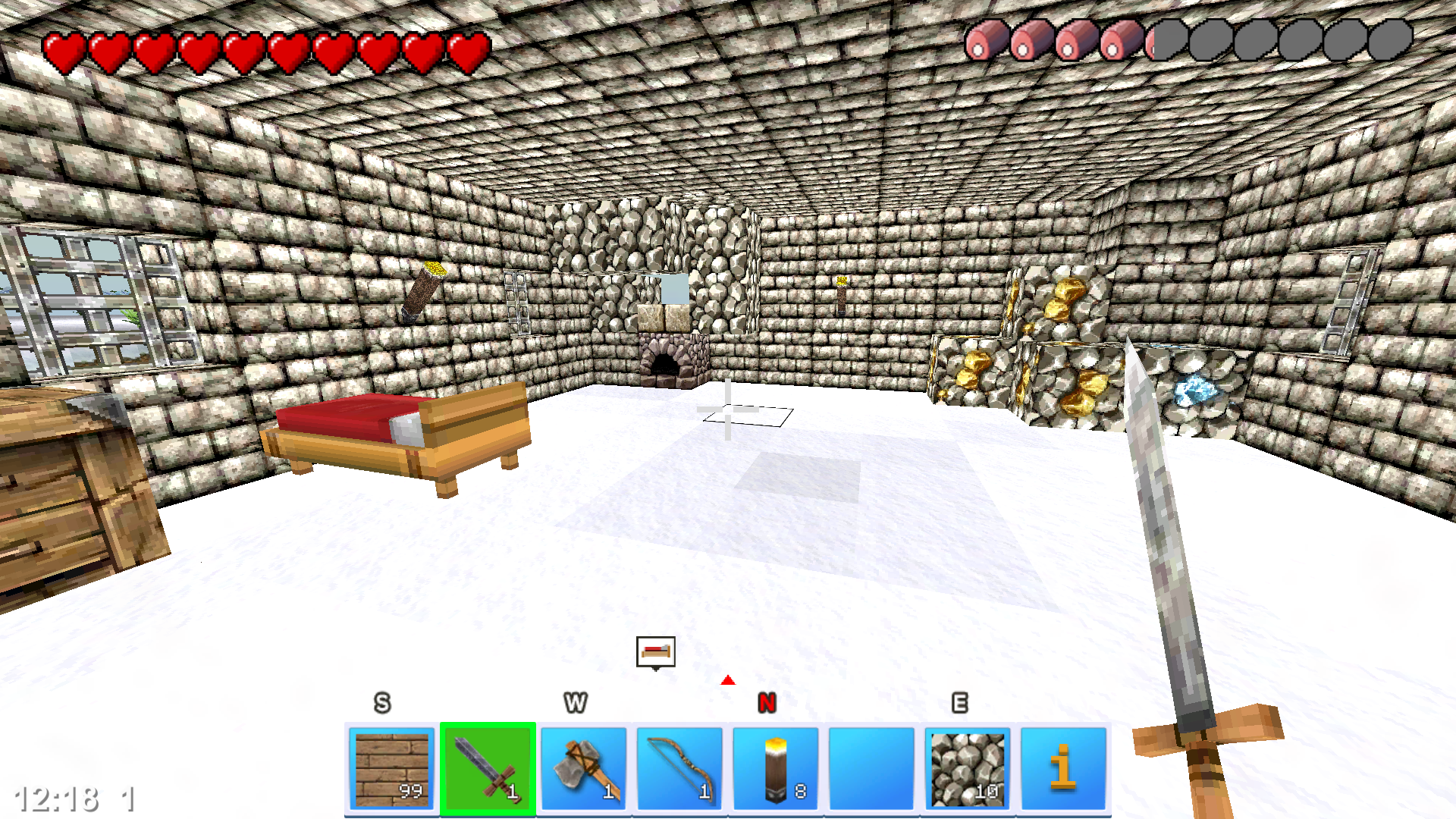Click the E label on the compass strip
1456x819 pixels.
(x=961, y=704)
